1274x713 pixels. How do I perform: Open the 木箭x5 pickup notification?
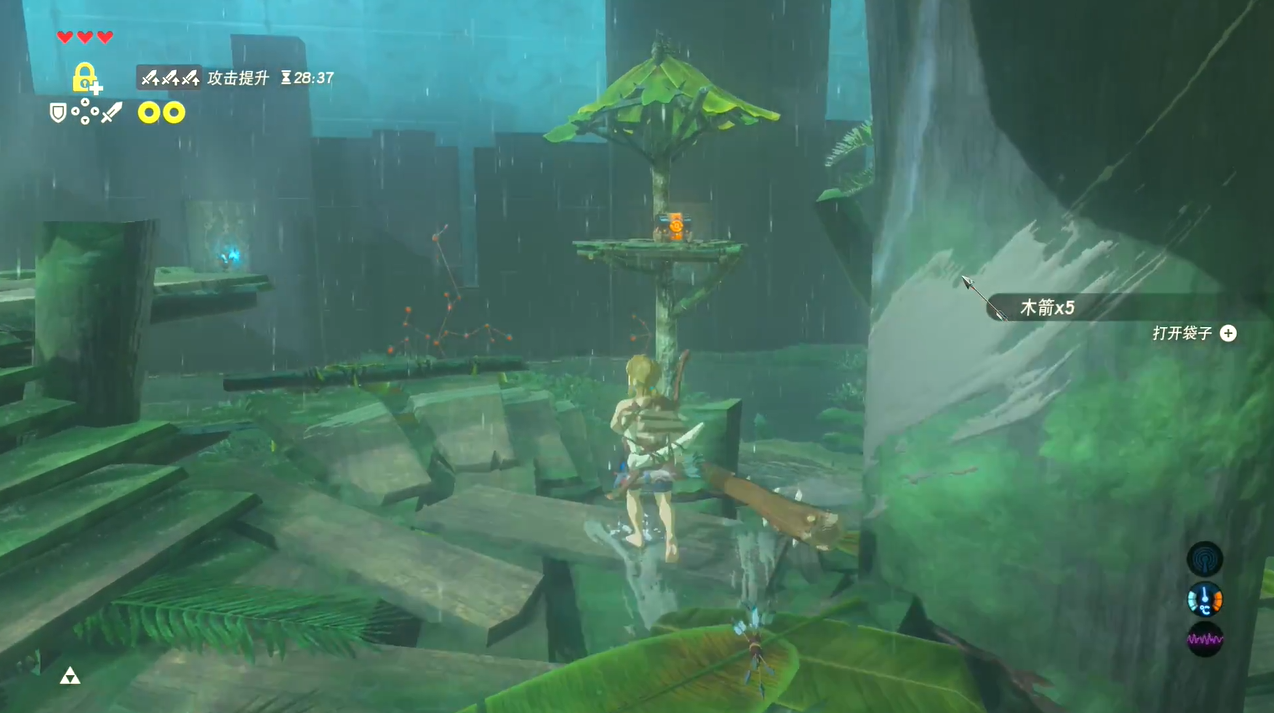coord(1047,308)
